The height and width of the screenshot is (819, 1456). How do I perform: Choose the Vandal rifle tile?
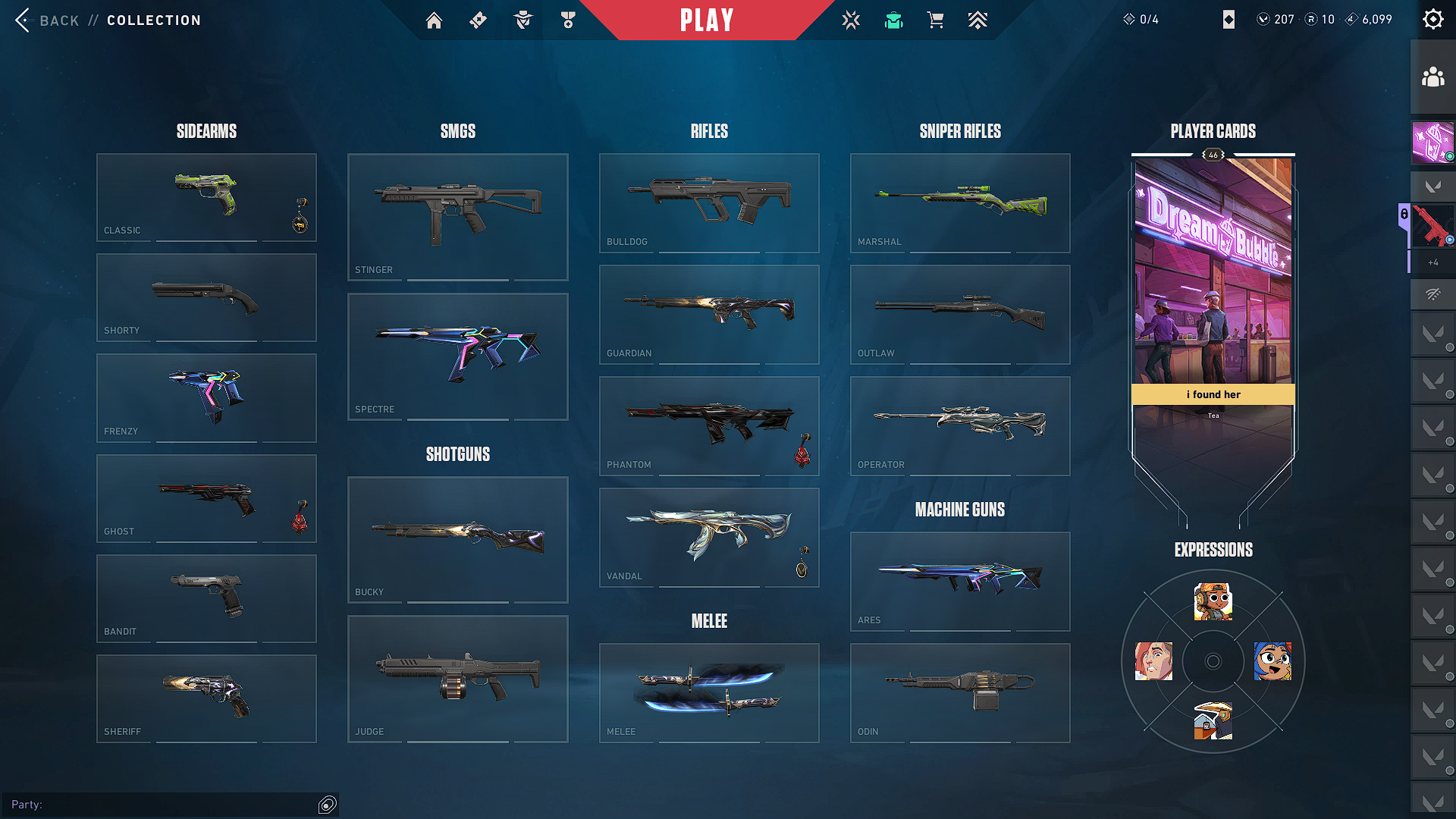tap(709, 537)
